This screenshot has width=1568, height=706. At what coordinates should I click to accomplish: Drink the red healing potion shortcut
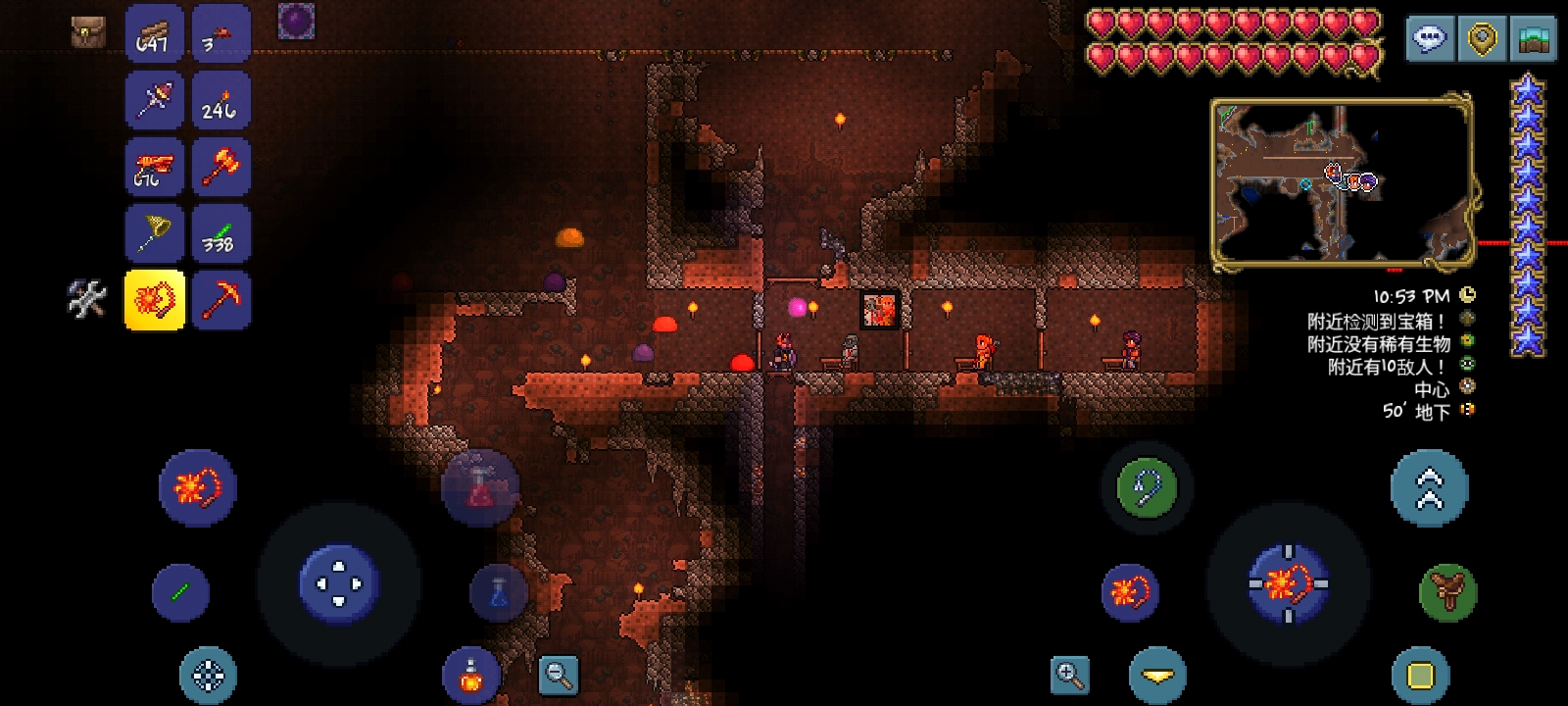tap(480, 487)
